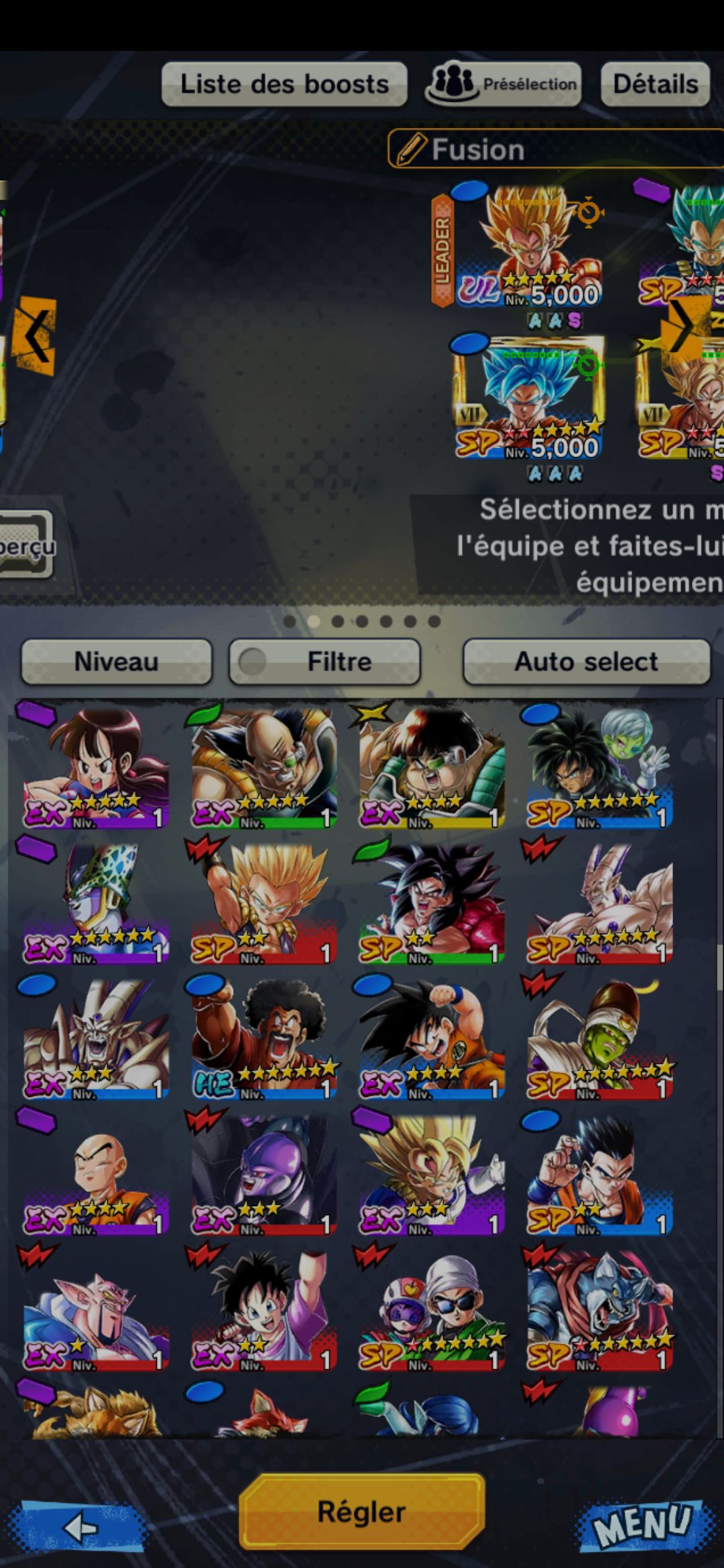Open the Liste des boosts panel
Image resolution: width=724 pixels, height=1568 pixels.
[x=284, y=84]
